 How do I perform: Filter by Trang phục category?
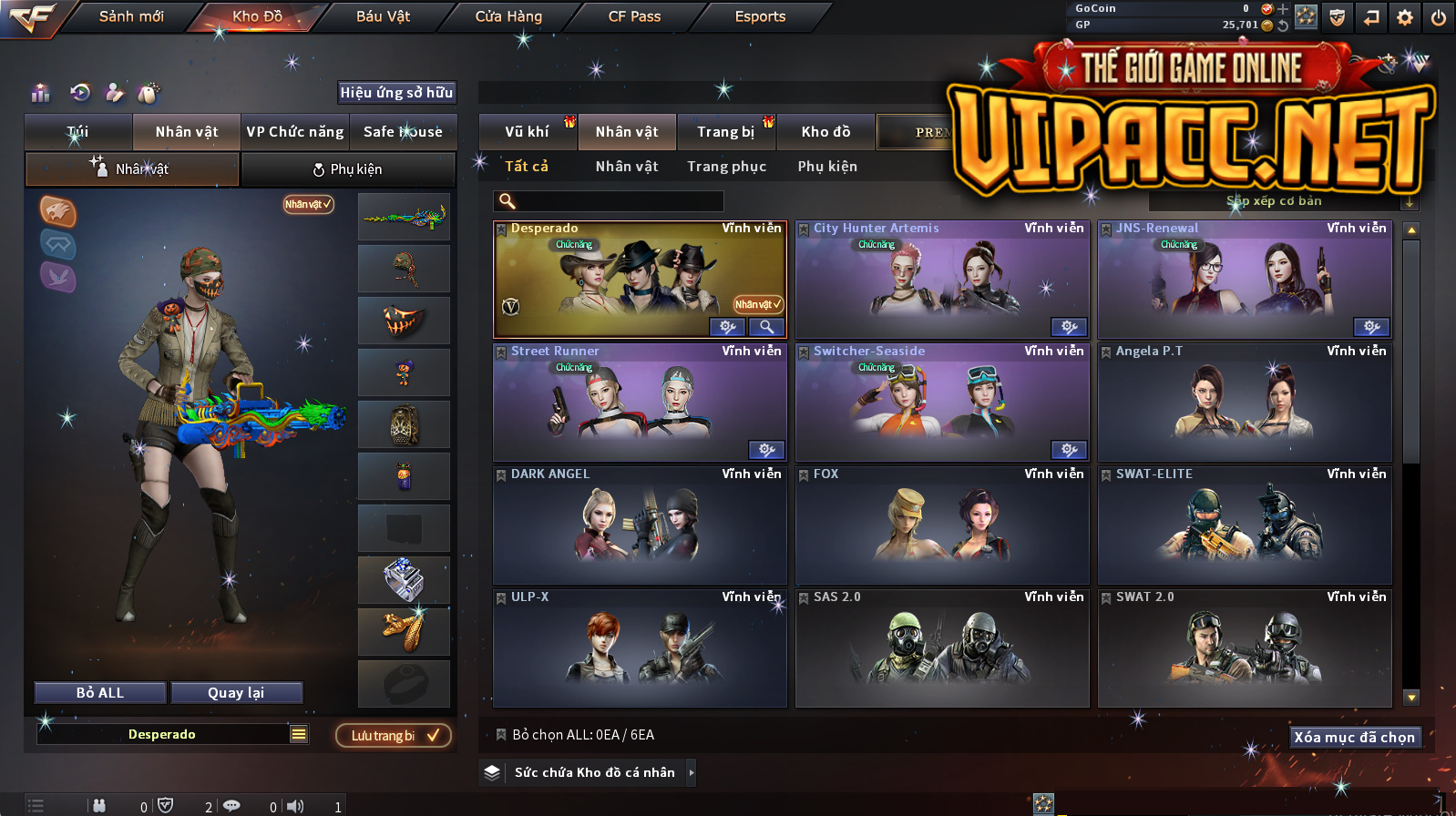[x=726, y=167]
